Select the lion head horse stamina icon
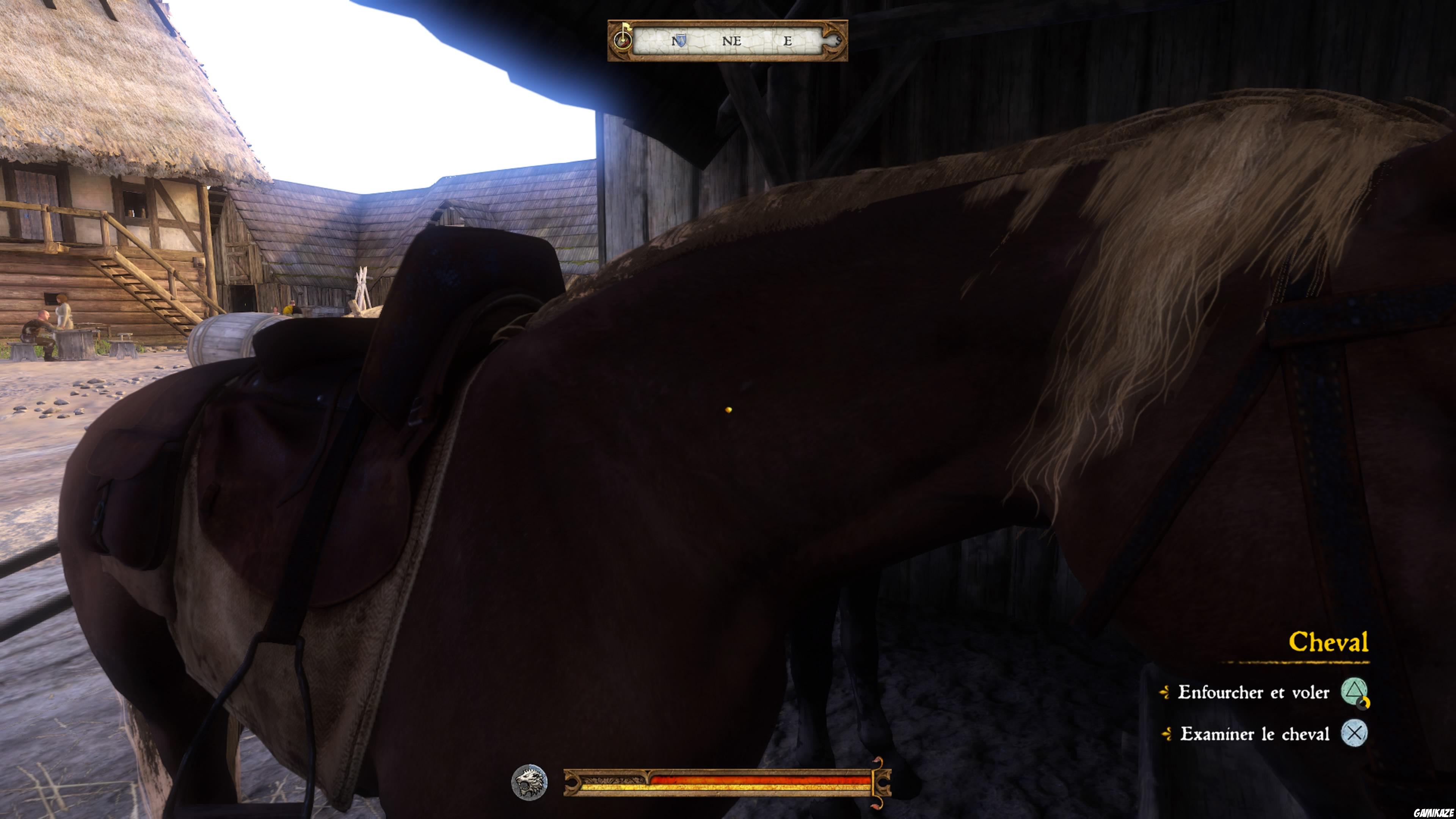The height and width of the screenshot is (819, 1456). [x=530, y=783]
